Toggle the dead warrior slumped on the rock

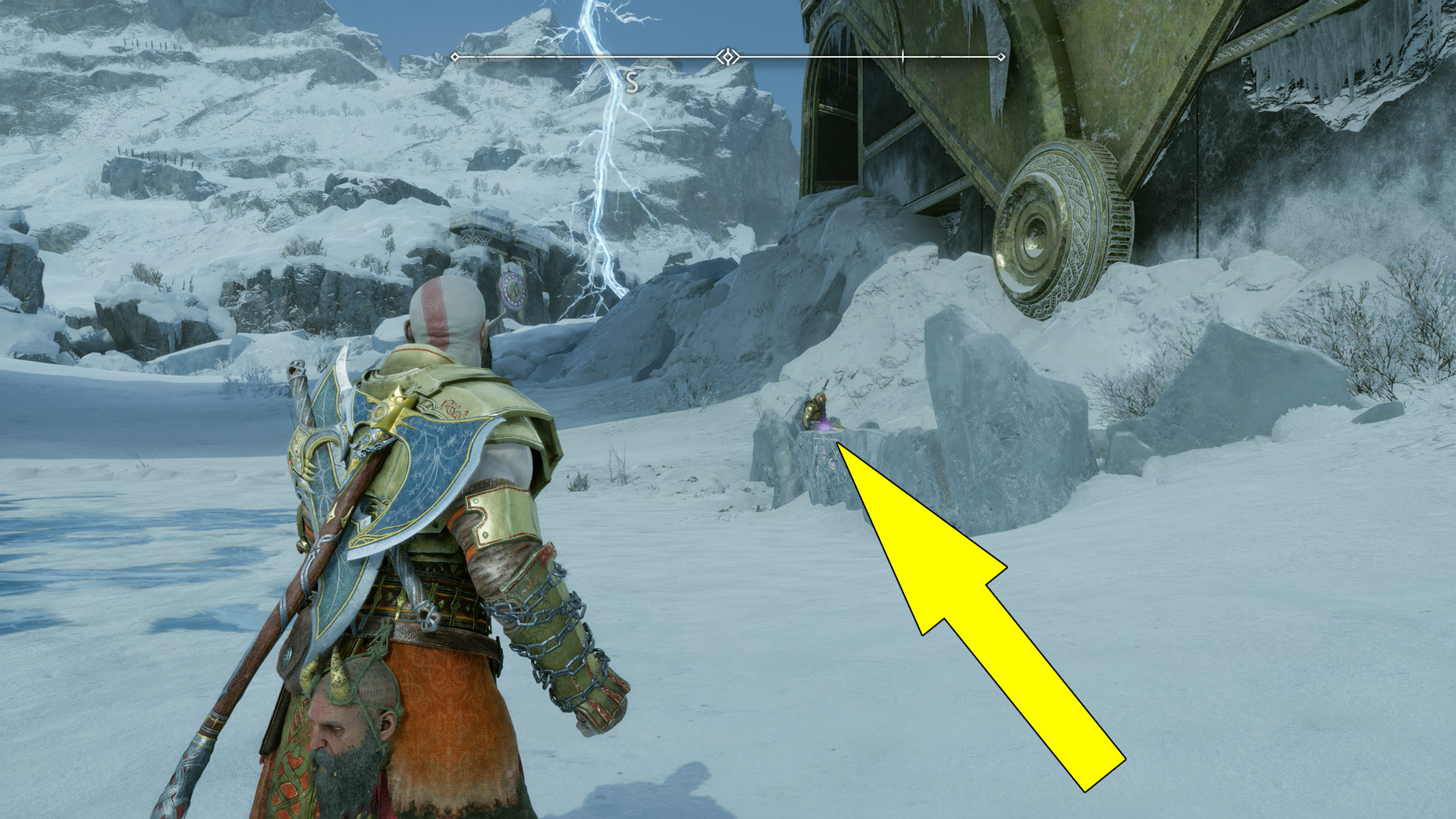click(813, 409)
